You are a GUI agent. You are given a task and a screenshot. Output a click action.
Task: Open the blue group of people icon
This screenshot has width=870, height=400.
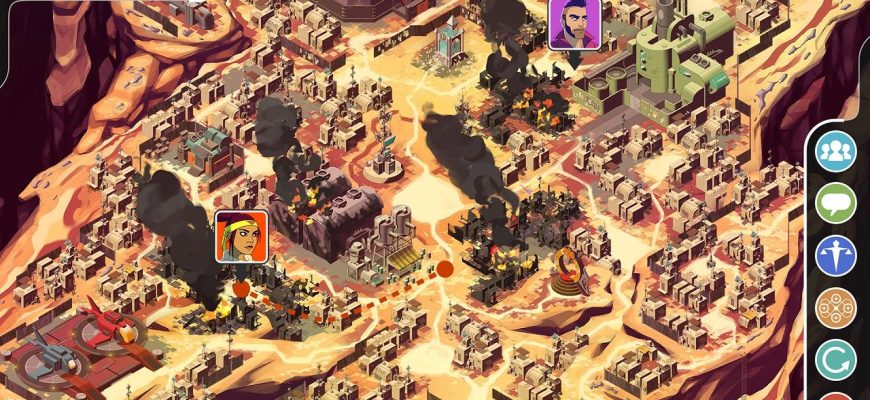point(836,151)
